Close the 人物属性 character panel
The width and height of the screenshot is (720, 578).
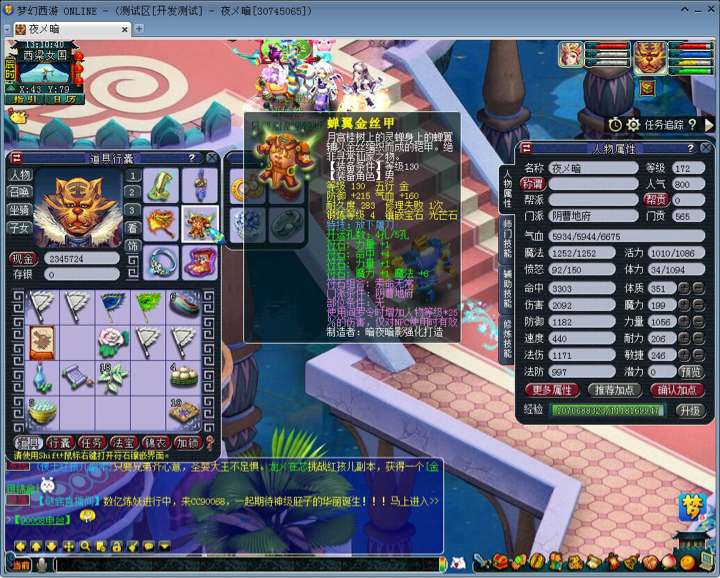(x=705, y=147)
